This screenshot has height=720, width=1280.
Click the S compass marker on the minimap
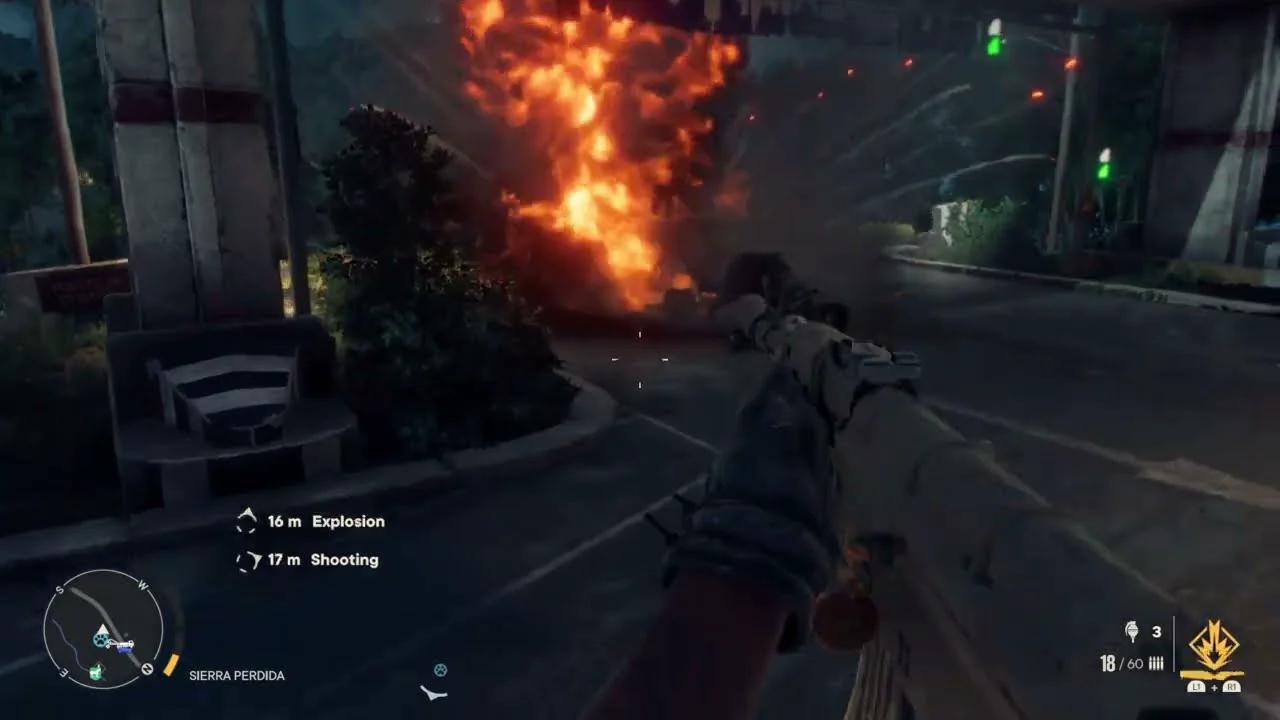point(59,589)
